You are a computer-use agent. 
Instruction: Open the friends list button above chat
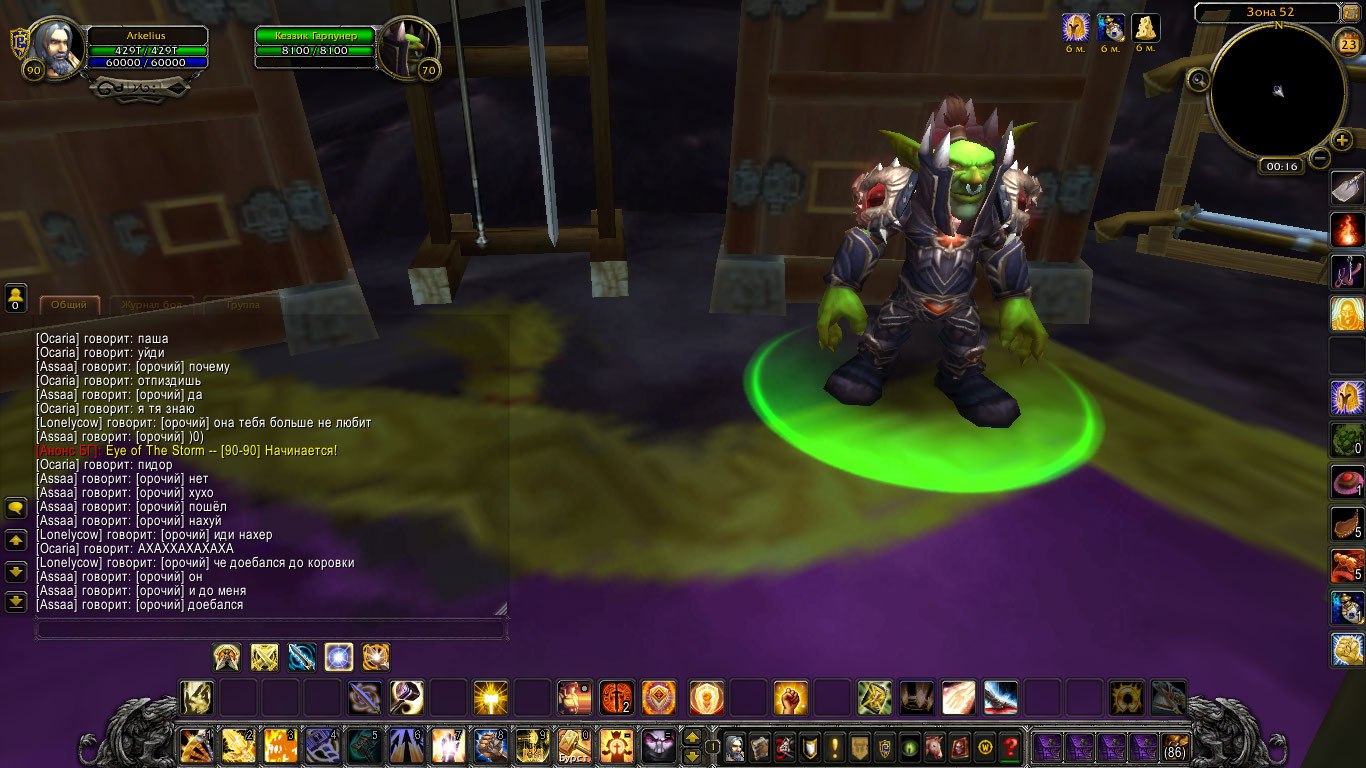pos(16,297)
